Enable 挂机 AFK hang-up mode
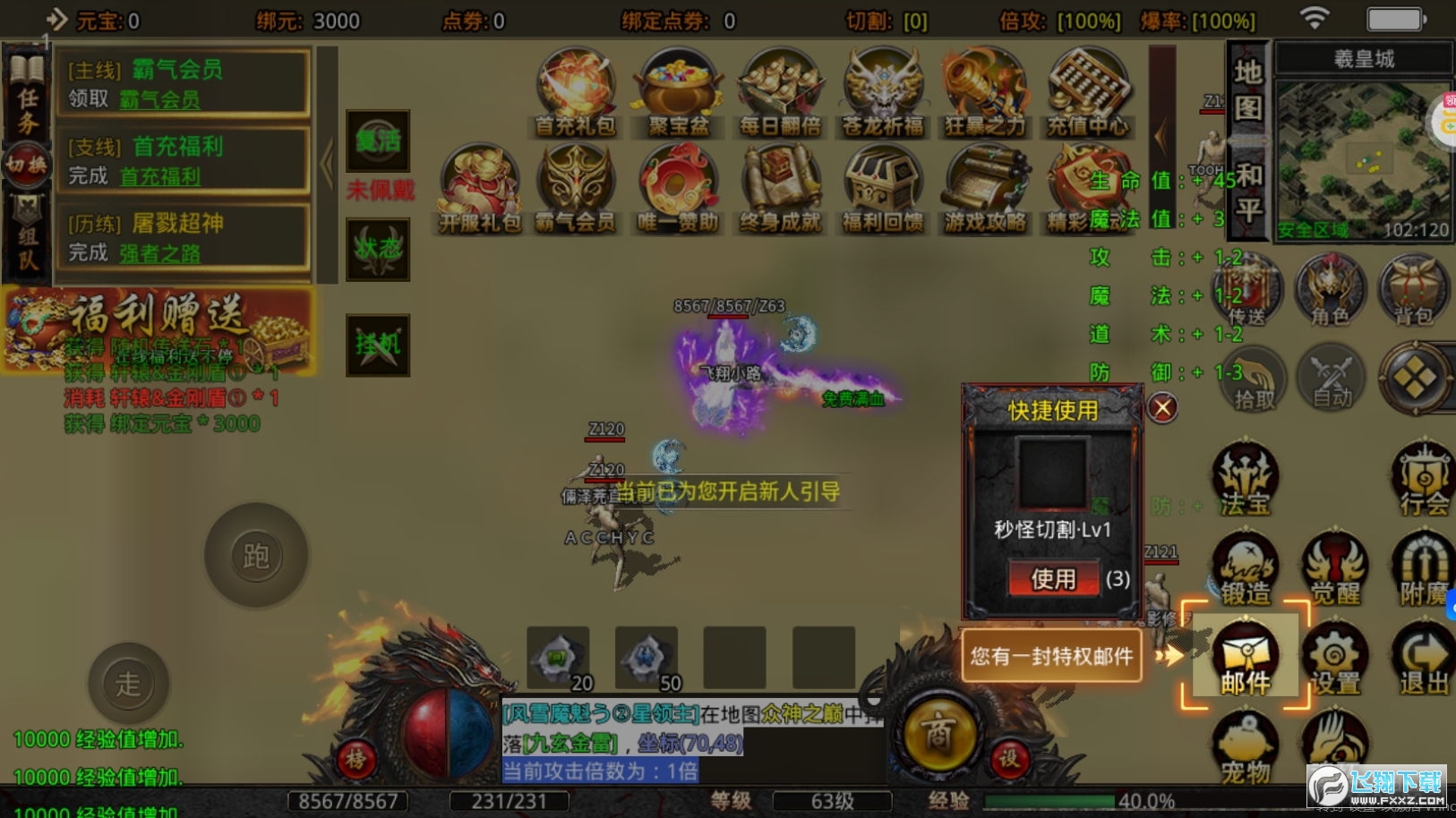The image size is (1456, 818). pyautogui.click(x=378, y=345)
